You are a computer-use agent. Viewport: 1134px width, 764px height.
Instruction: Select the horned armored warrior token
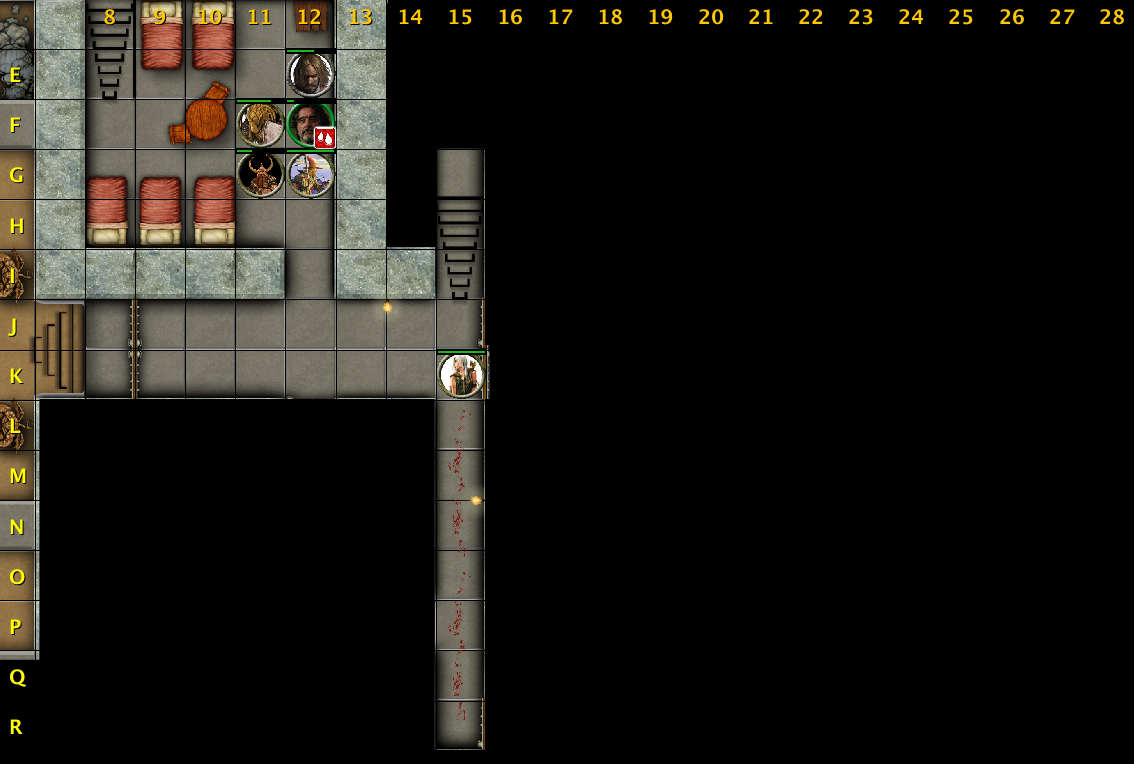[260, 175]
